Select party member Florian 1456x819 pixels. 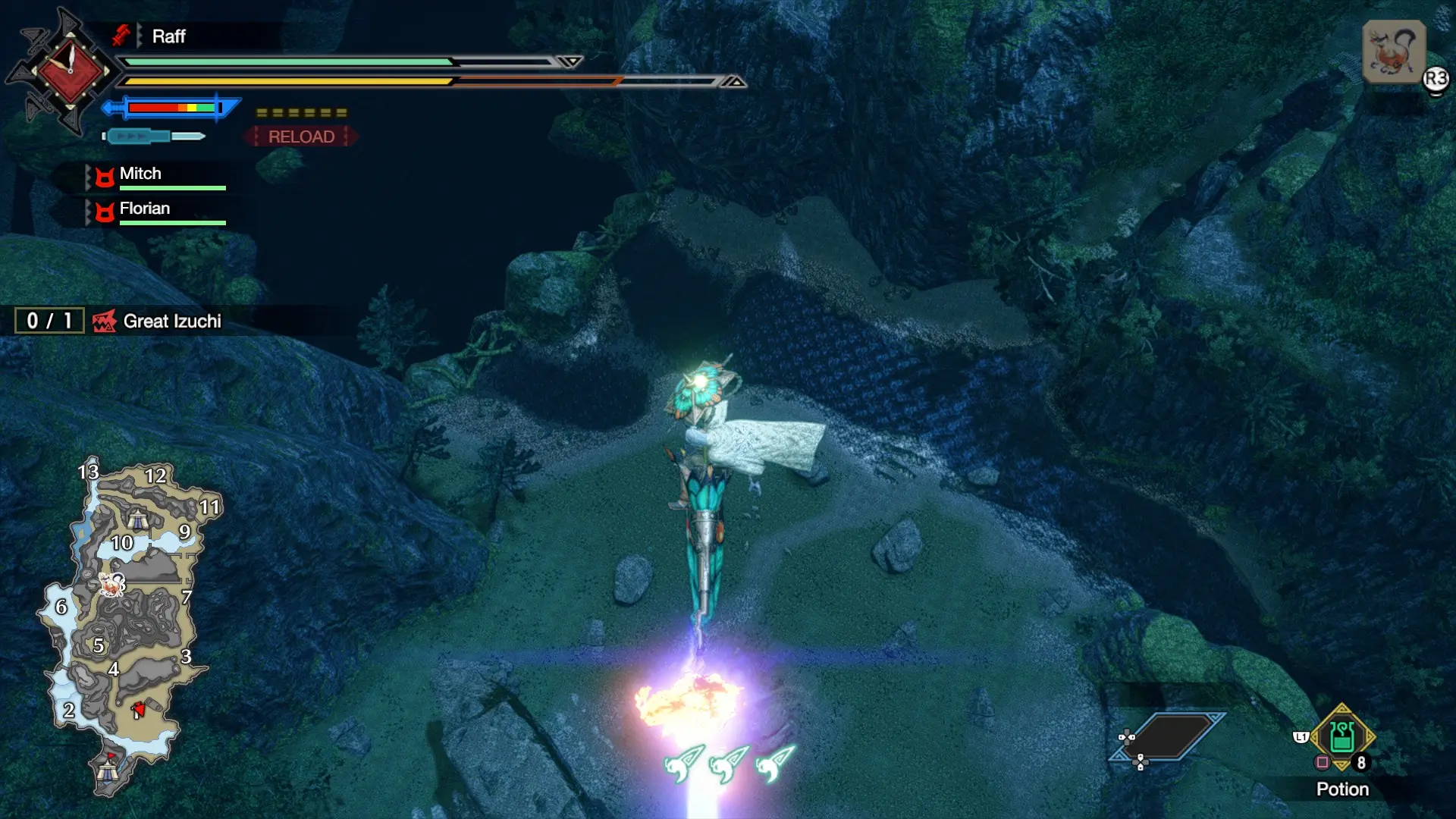tap(144, 209)
